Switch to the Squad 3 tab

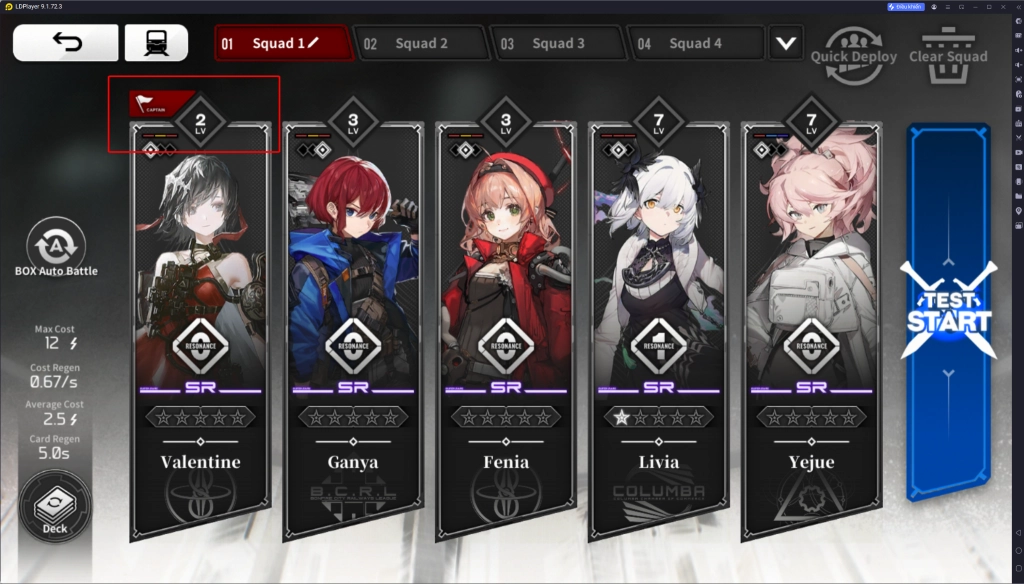pos(557,44)
